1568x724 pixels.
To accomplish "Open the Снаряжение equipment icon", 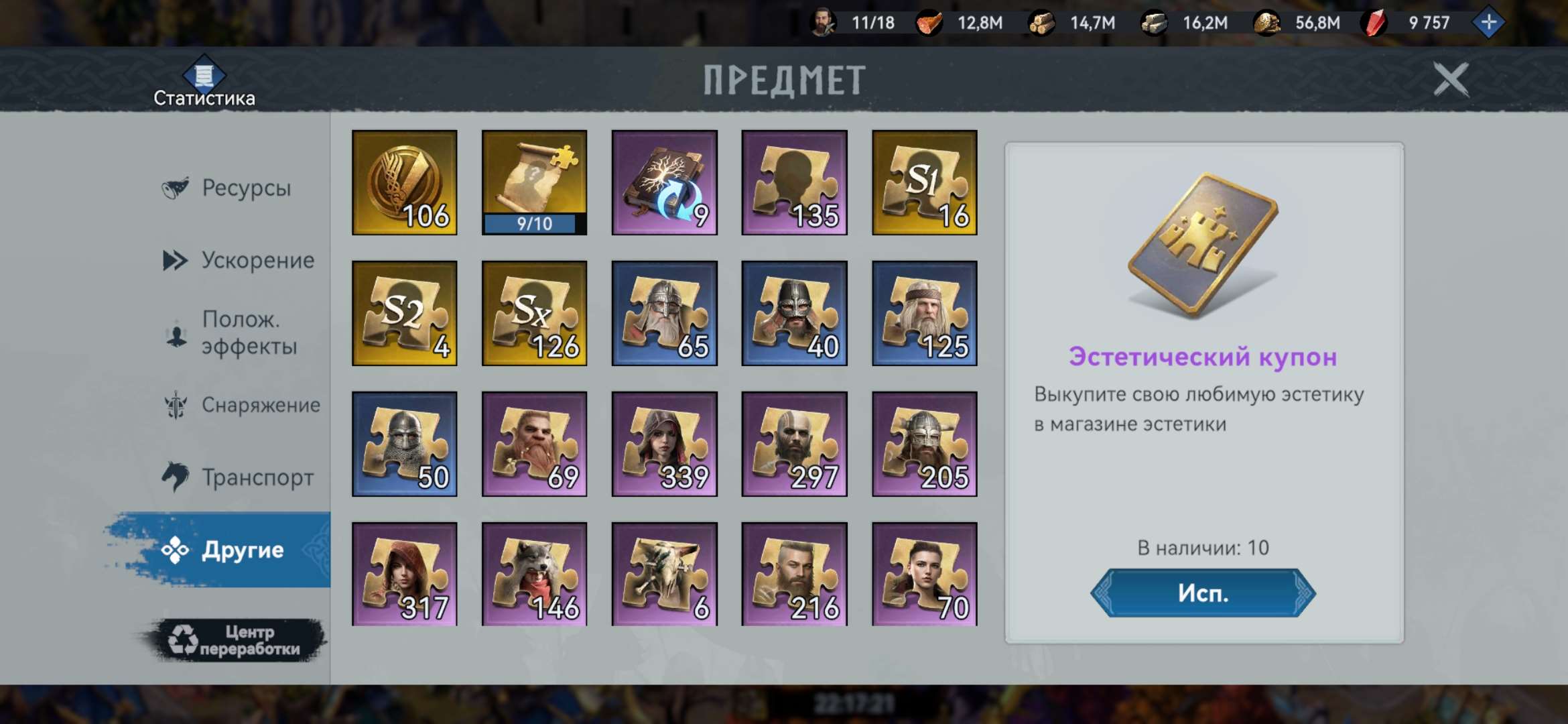I will (176, 405).
